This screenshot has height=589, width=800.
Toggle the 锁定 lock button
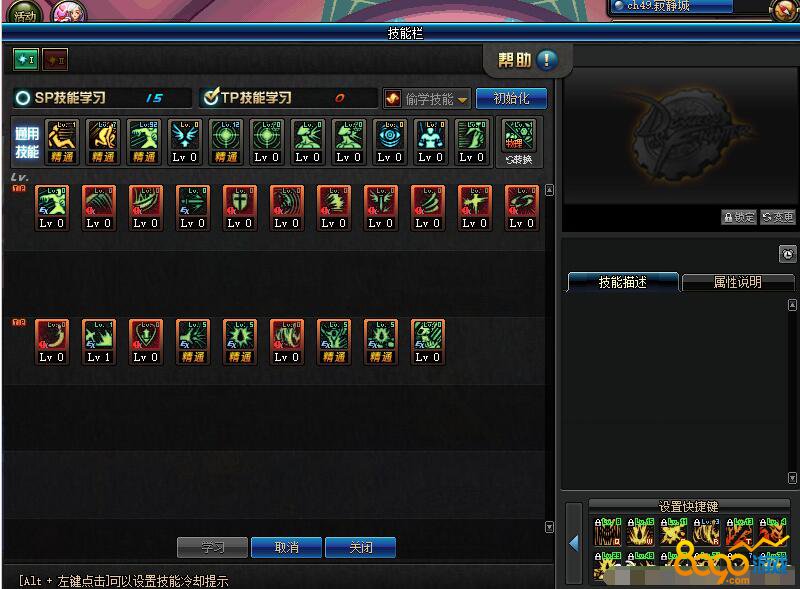pos(739,217)
